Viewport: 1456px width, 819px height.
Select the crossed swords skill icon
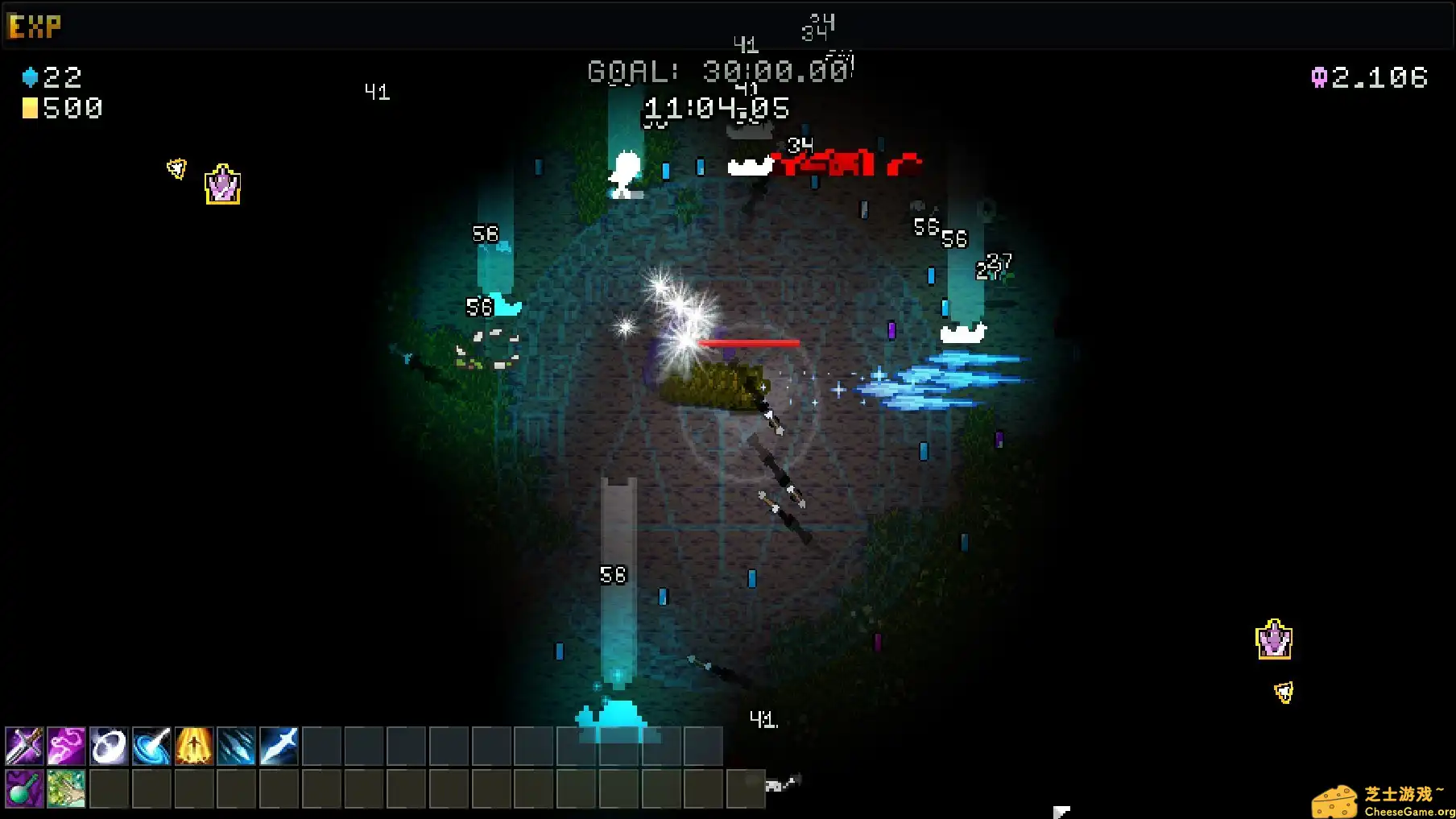[x=23, y=747]
